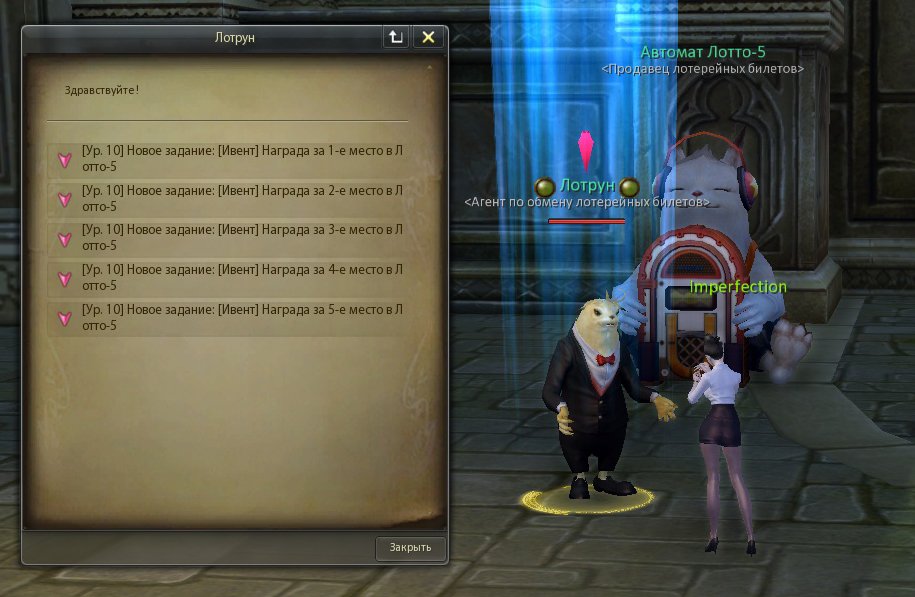Choose the 1st place Lotto-5 reward quest
Screen dimensions: 915x597
[x=240, y=158]
